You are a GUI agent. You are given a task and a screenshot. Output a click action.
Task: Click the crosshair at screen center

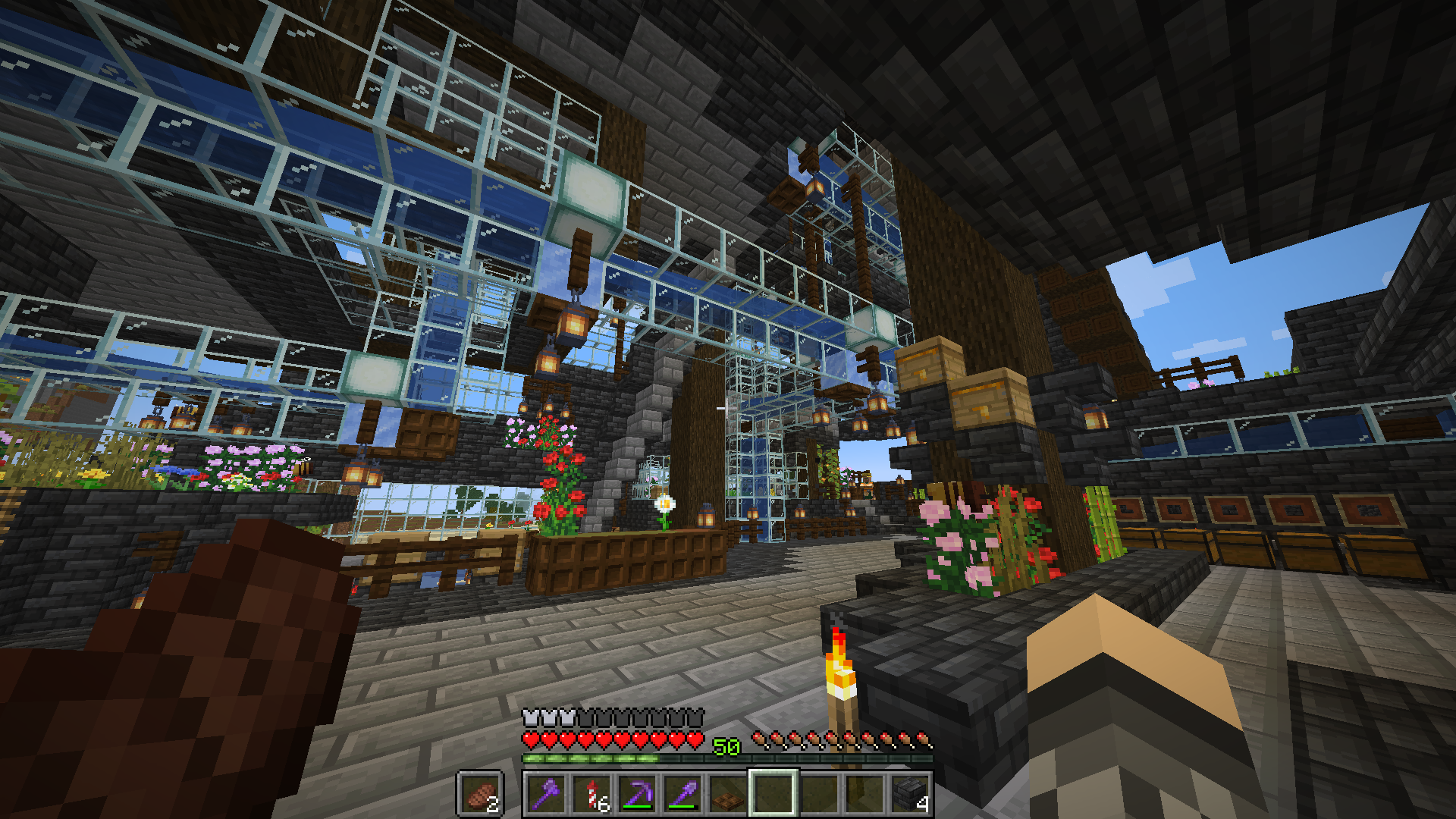[x=728, y=409]
